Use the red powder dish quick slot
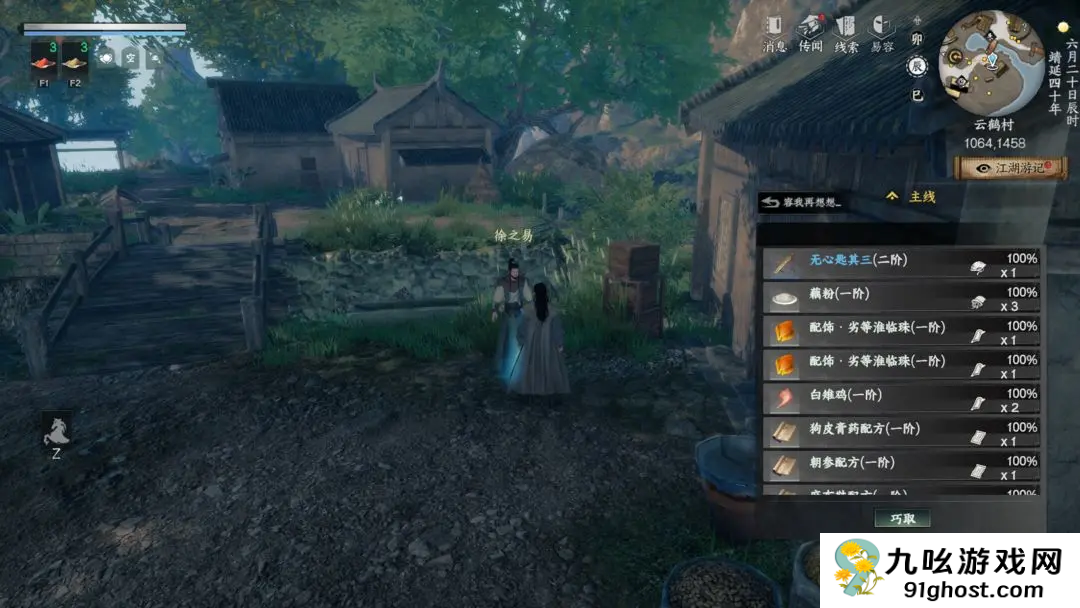Viewport: 1080px width, 608px height. pyautogui.click(x=44, y=62)
